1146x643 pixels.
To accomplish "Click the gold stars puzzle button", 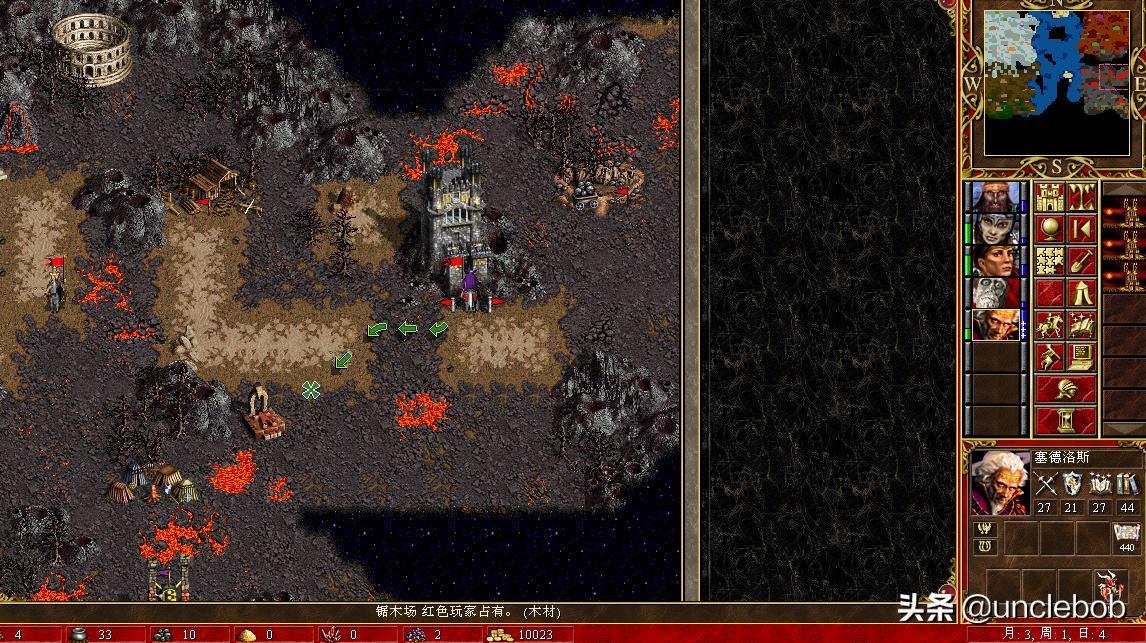I will pos(1049,260).
